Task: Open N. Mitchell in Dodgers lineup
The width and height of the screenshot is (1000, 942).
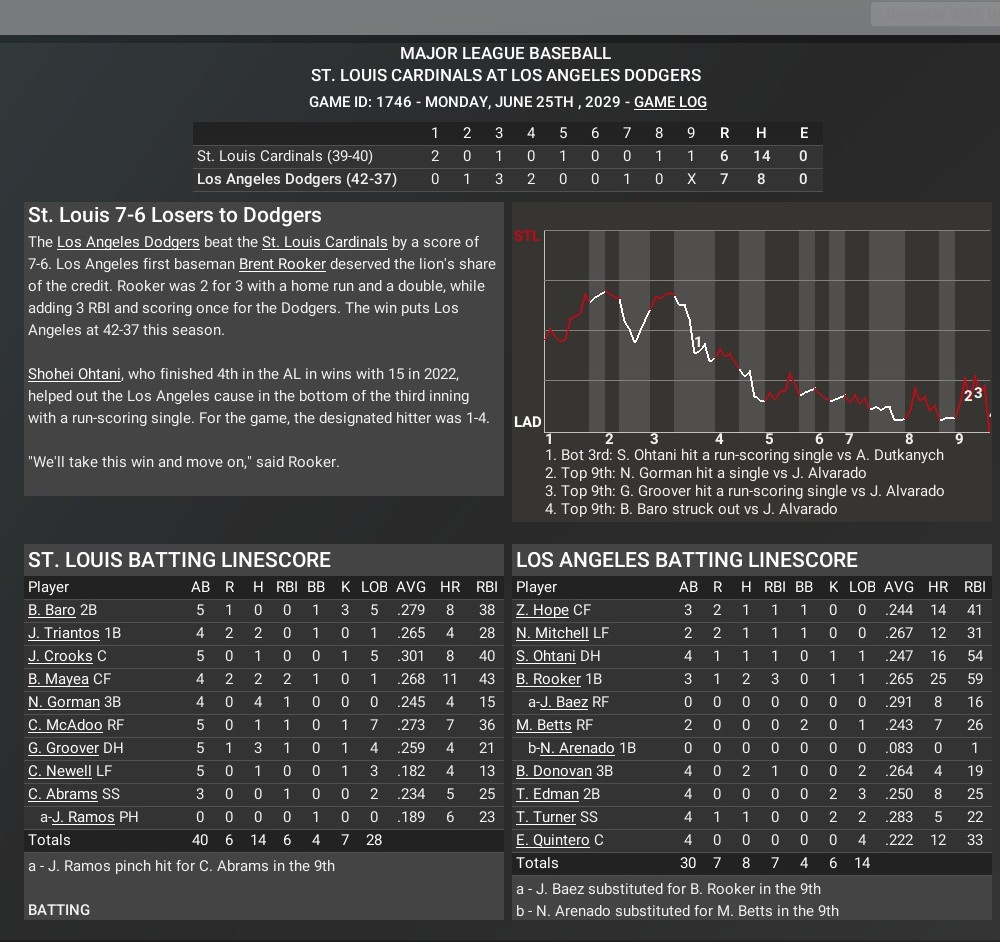Action: coord(552,633)
